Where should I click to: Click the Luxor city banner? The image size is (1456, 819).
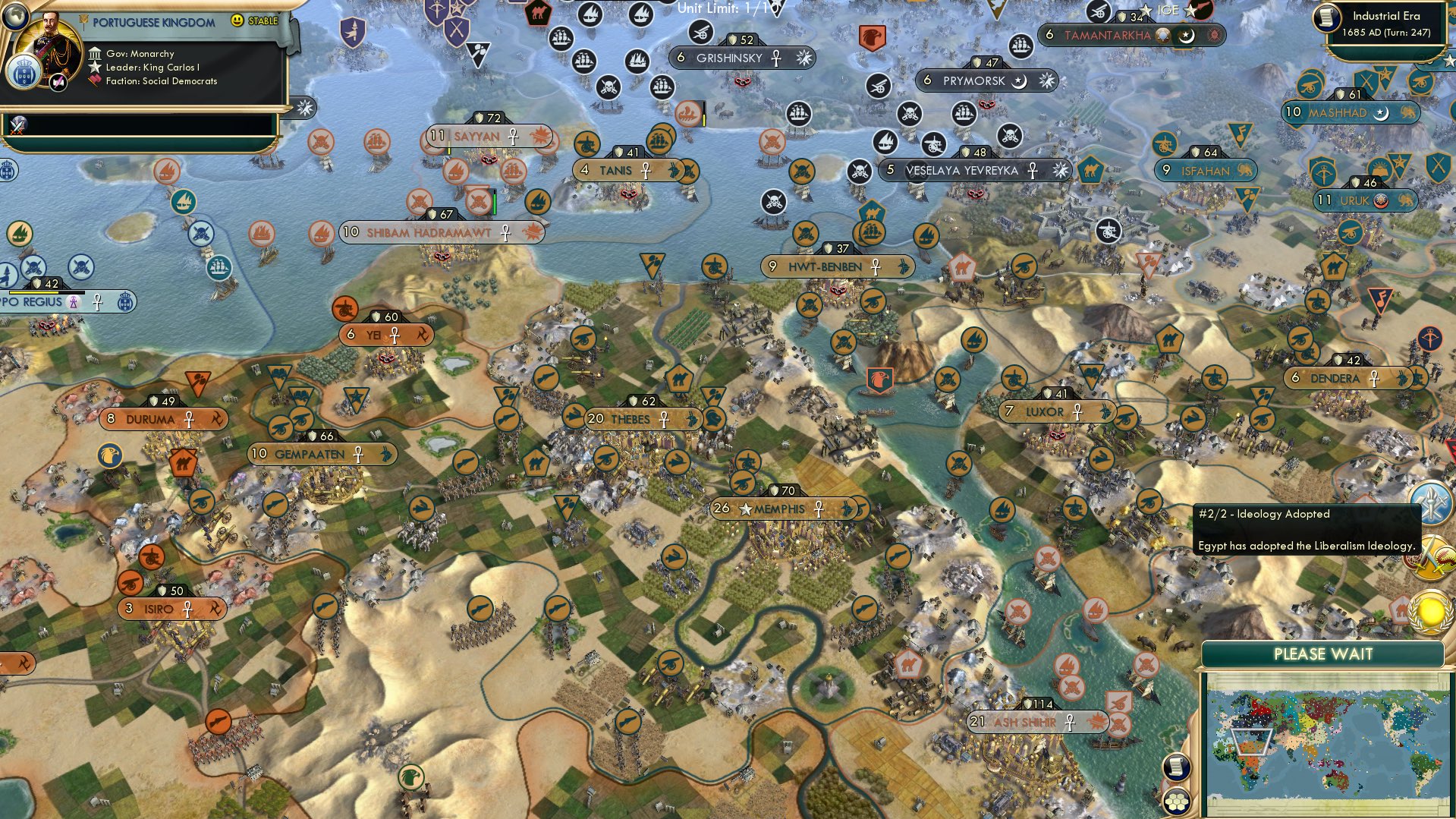1055,411
